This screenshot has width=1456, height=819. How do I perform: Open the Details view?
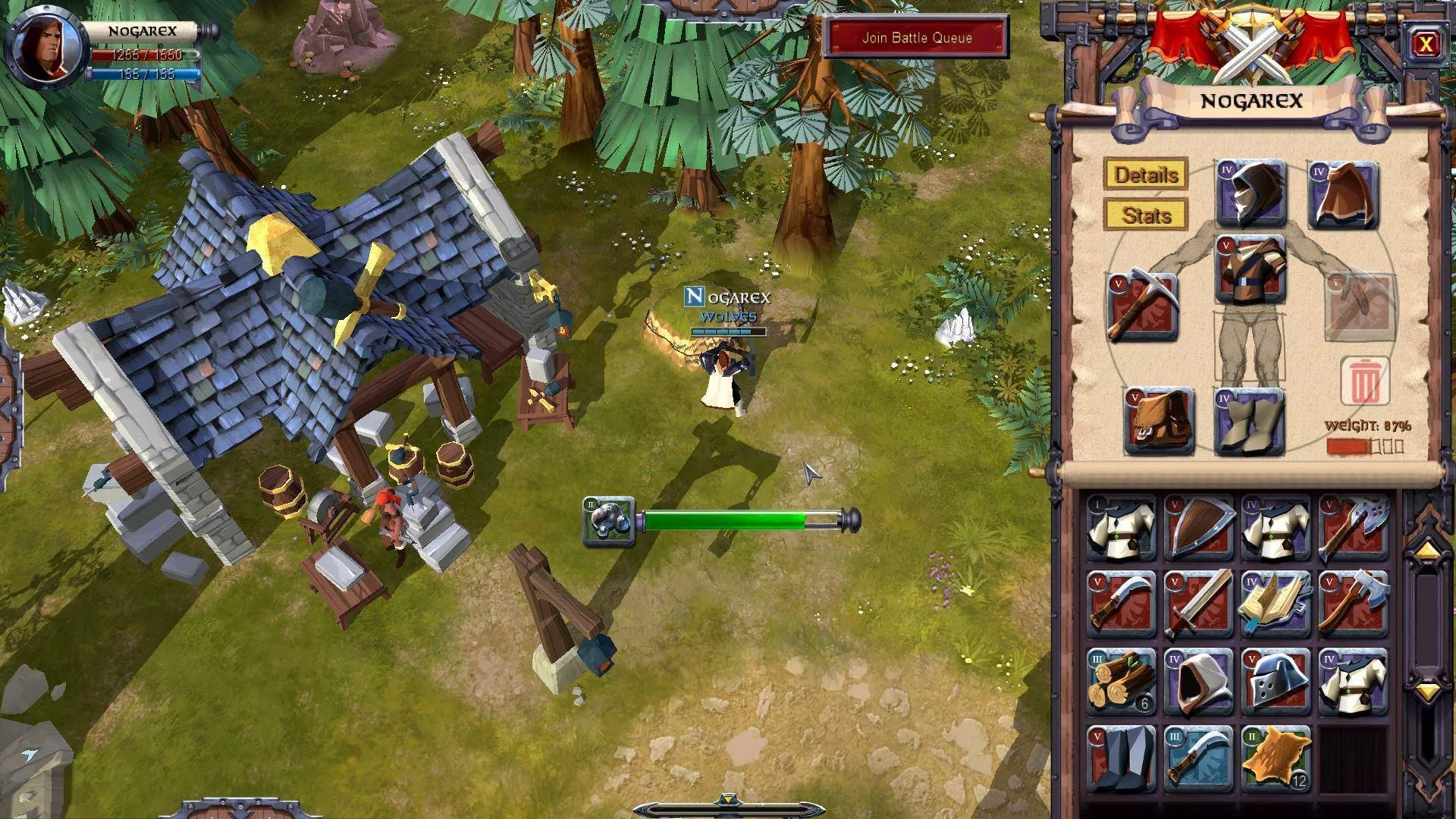pyautogui.click(x=1146, y=175)
